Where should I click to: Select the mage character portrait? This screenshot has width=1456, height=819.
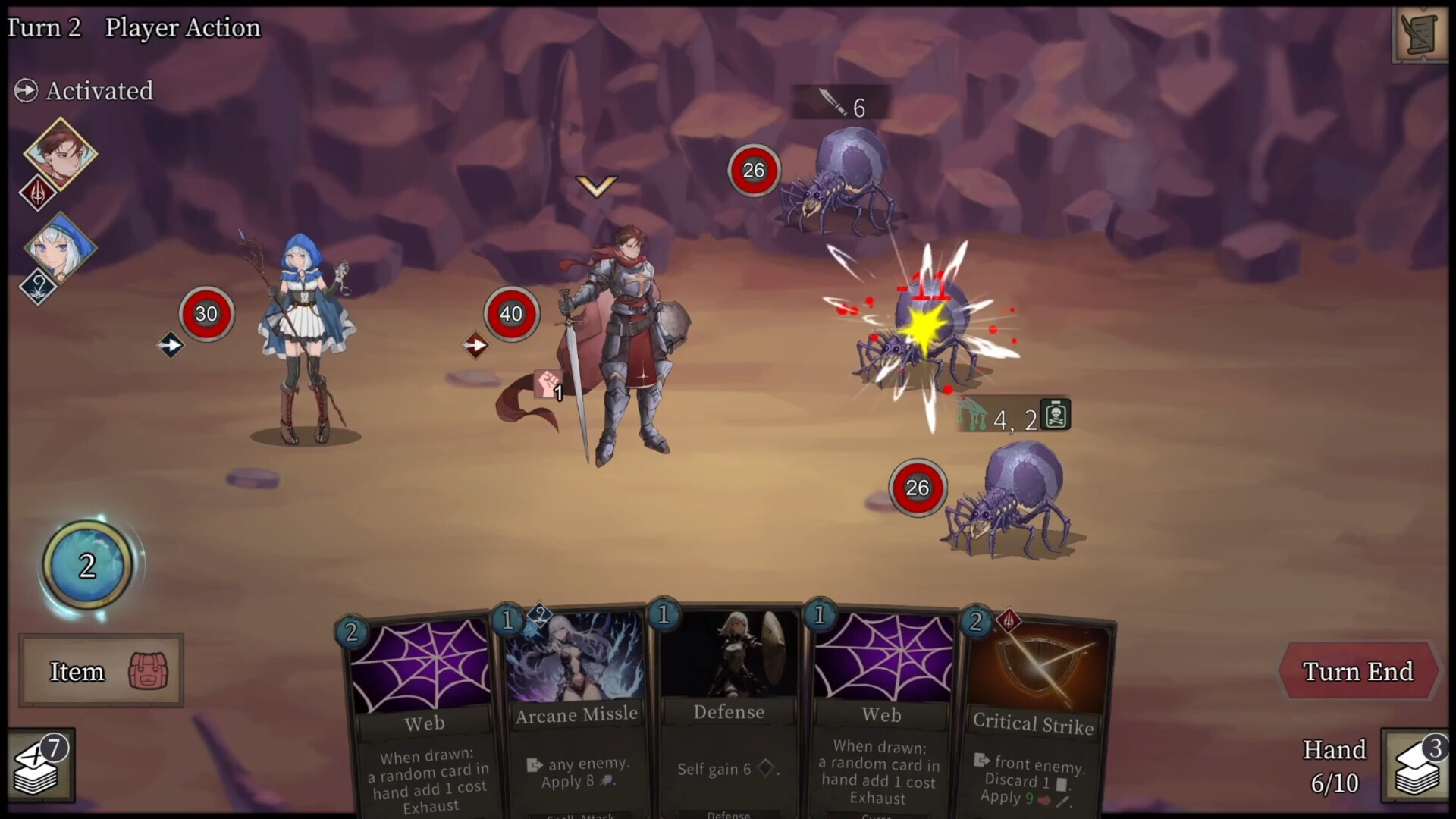click(x=62, y=250)
